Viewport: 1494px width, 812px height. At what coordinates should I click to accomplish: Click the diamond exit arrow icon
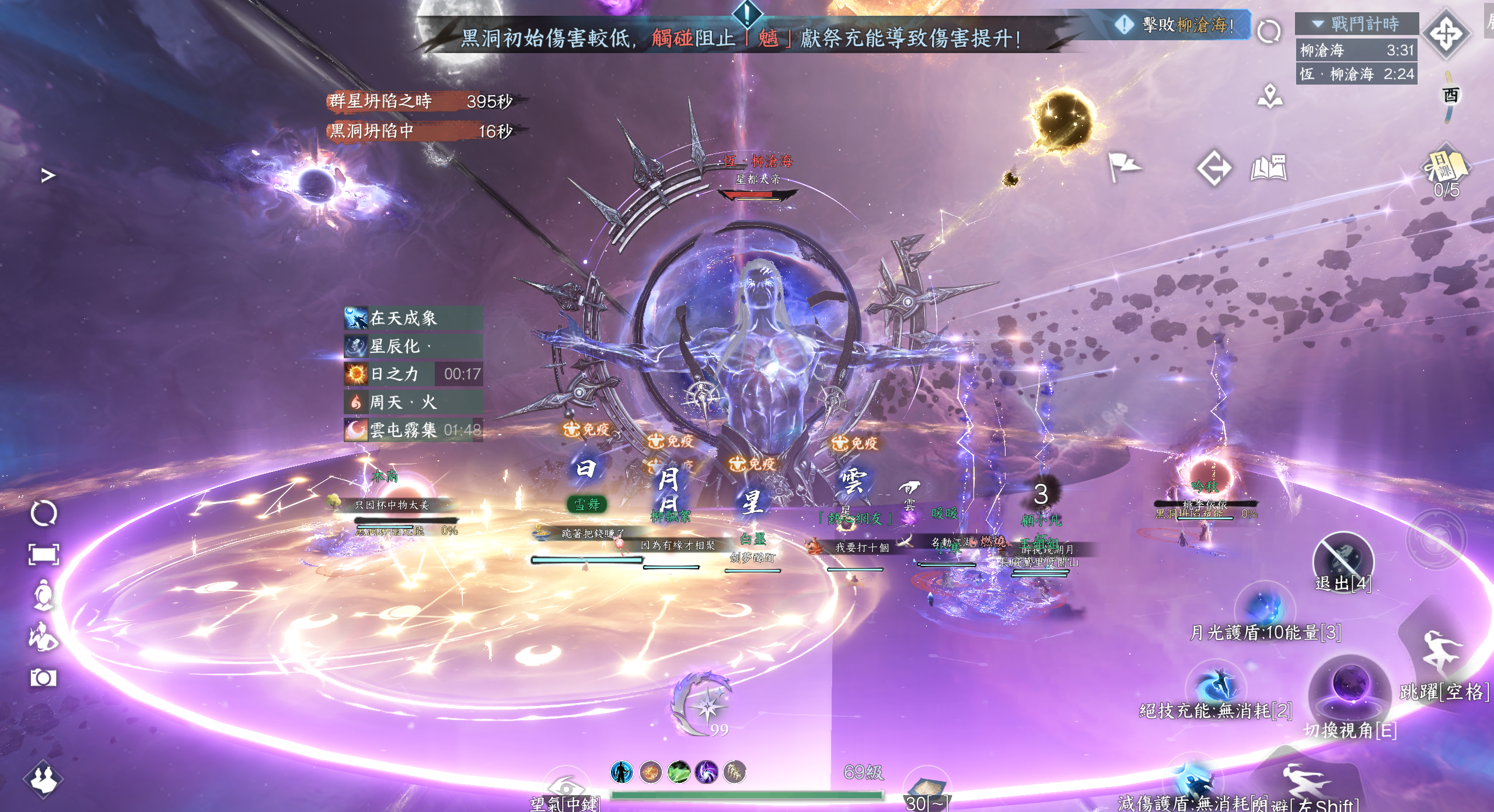click(x=1214, y=169)
